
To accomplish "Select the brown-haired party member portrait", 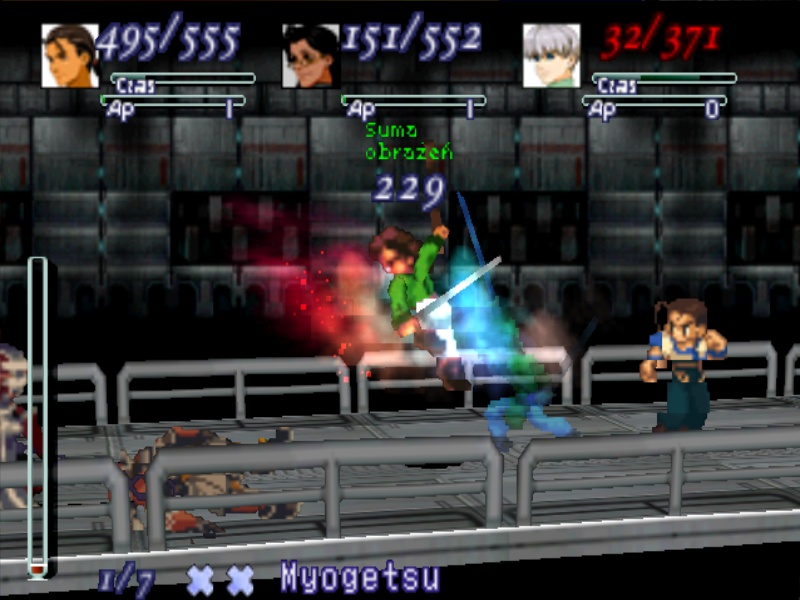I will [69, 55].
